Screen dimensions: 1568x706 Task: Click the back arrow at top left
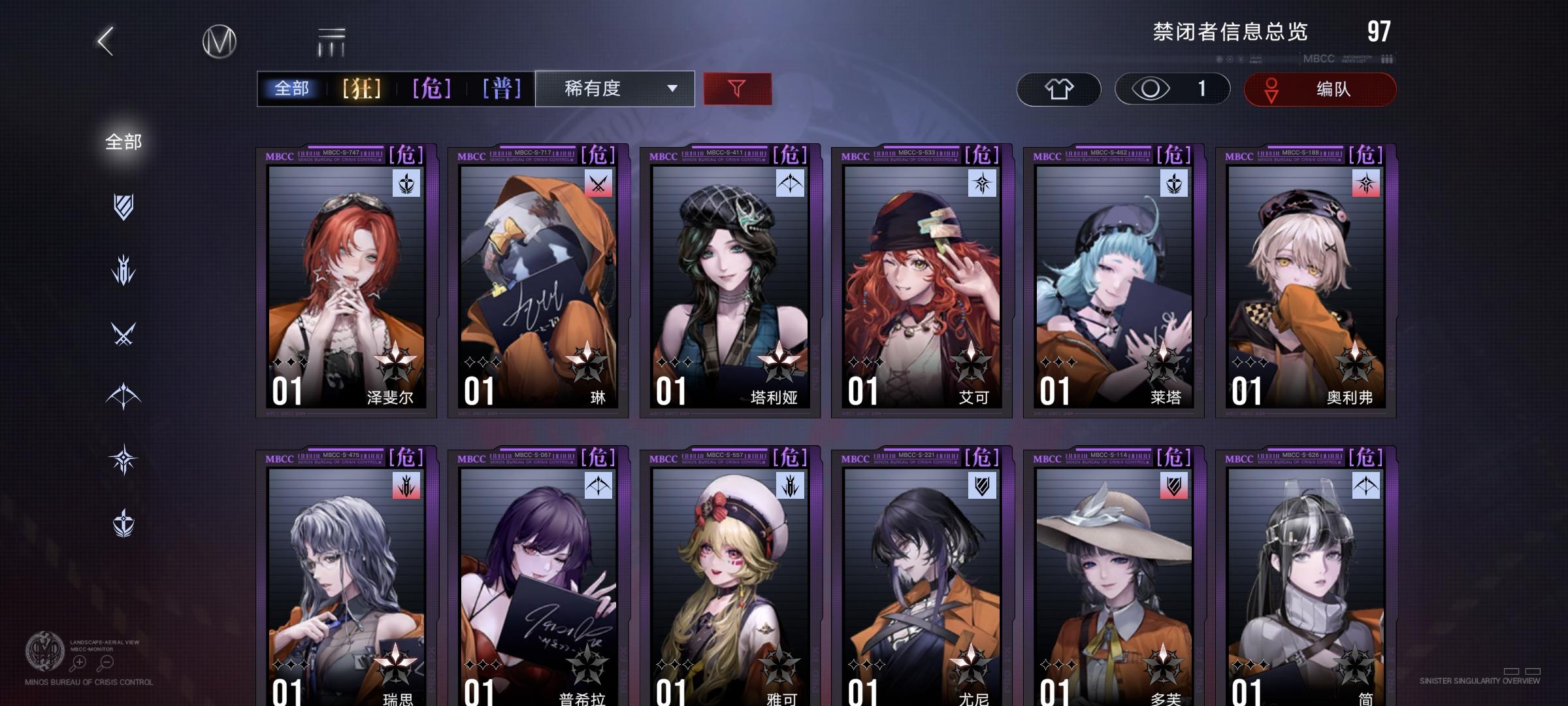coord(105,39)
